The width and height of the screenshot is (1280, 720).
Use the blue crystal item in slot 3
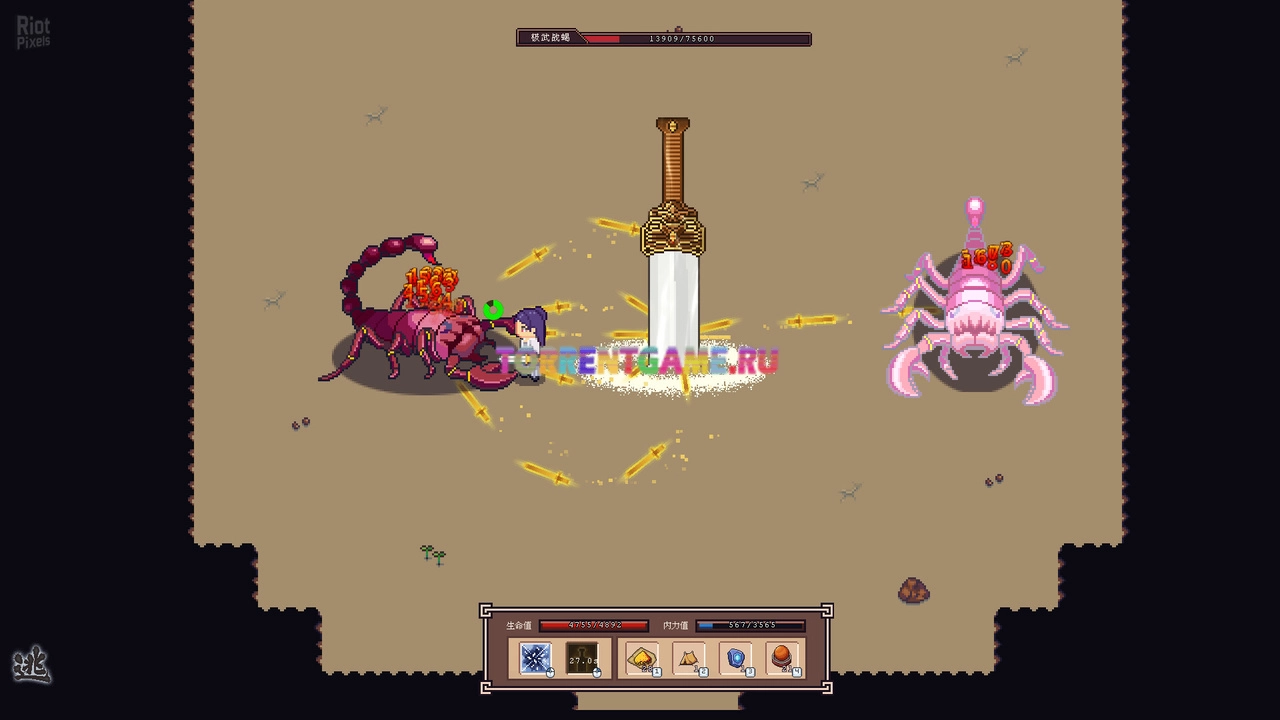[x=735, y=658]
